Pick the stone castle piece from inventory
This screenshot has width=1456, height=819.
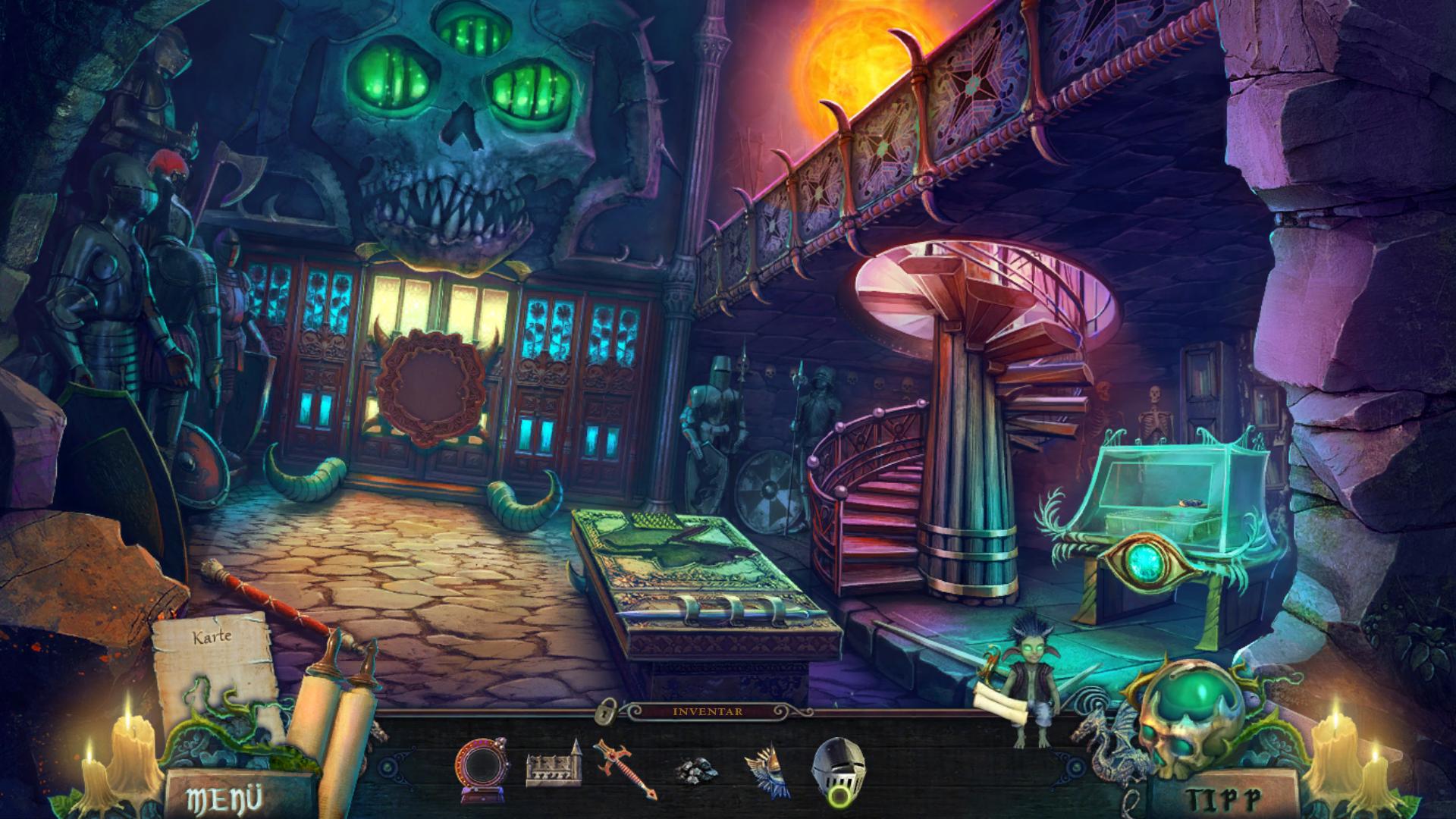point(553,767)
